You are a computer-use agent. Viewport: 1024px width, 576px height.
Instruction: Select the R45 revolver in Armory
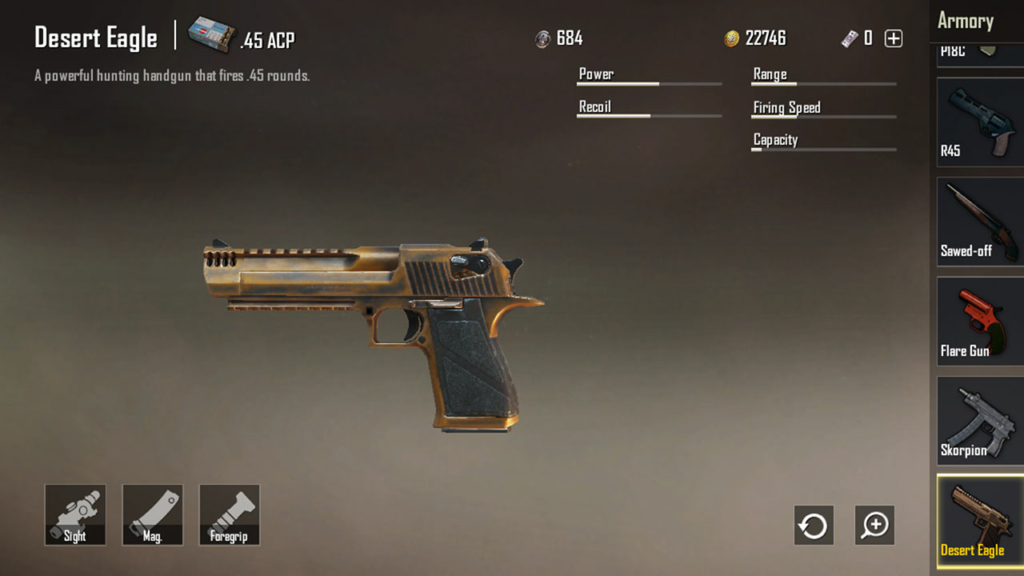pos(980,122)
